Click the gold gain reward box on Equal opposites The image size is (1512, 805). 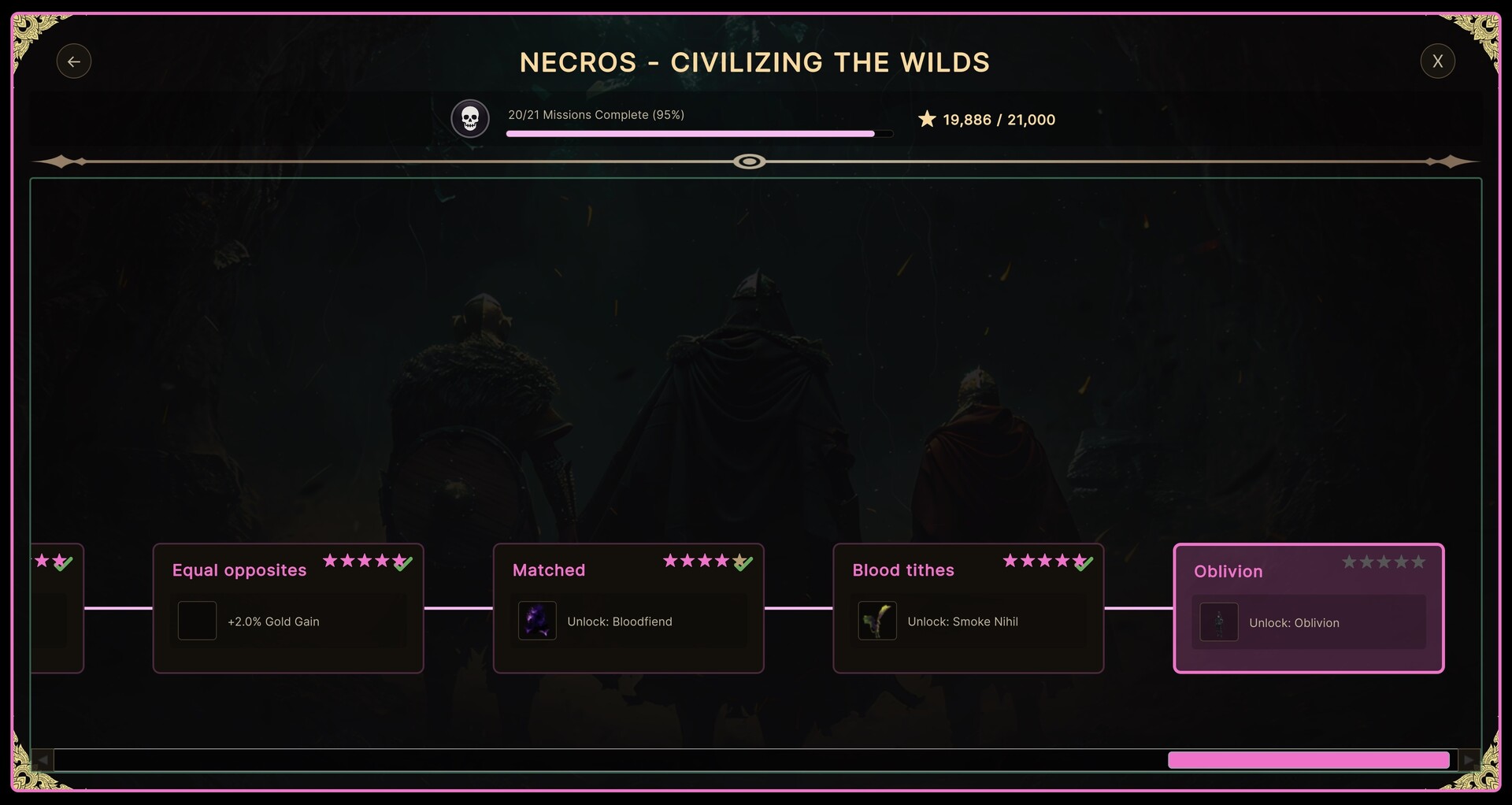(x=196, y=621)
